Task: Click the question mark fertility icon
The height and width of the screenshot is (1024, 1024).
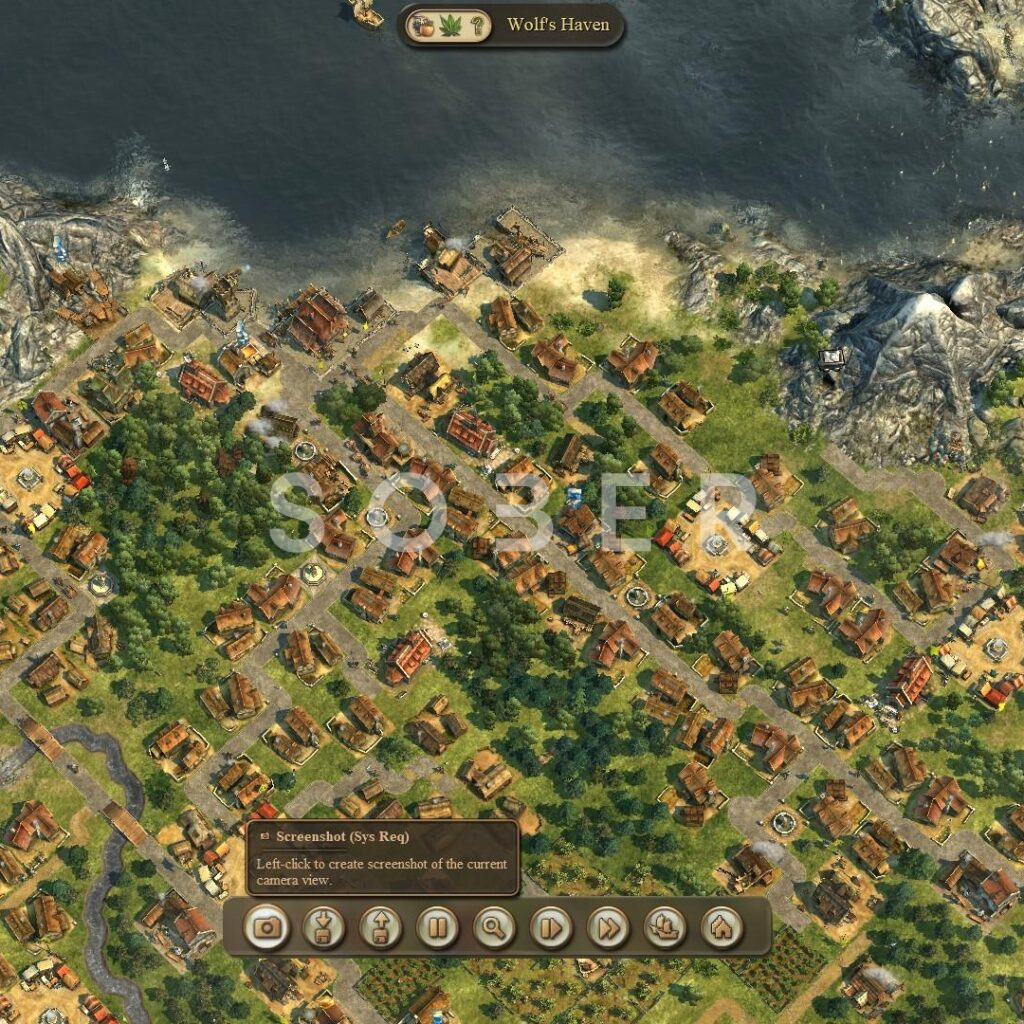Action: [x=478, y=26]
